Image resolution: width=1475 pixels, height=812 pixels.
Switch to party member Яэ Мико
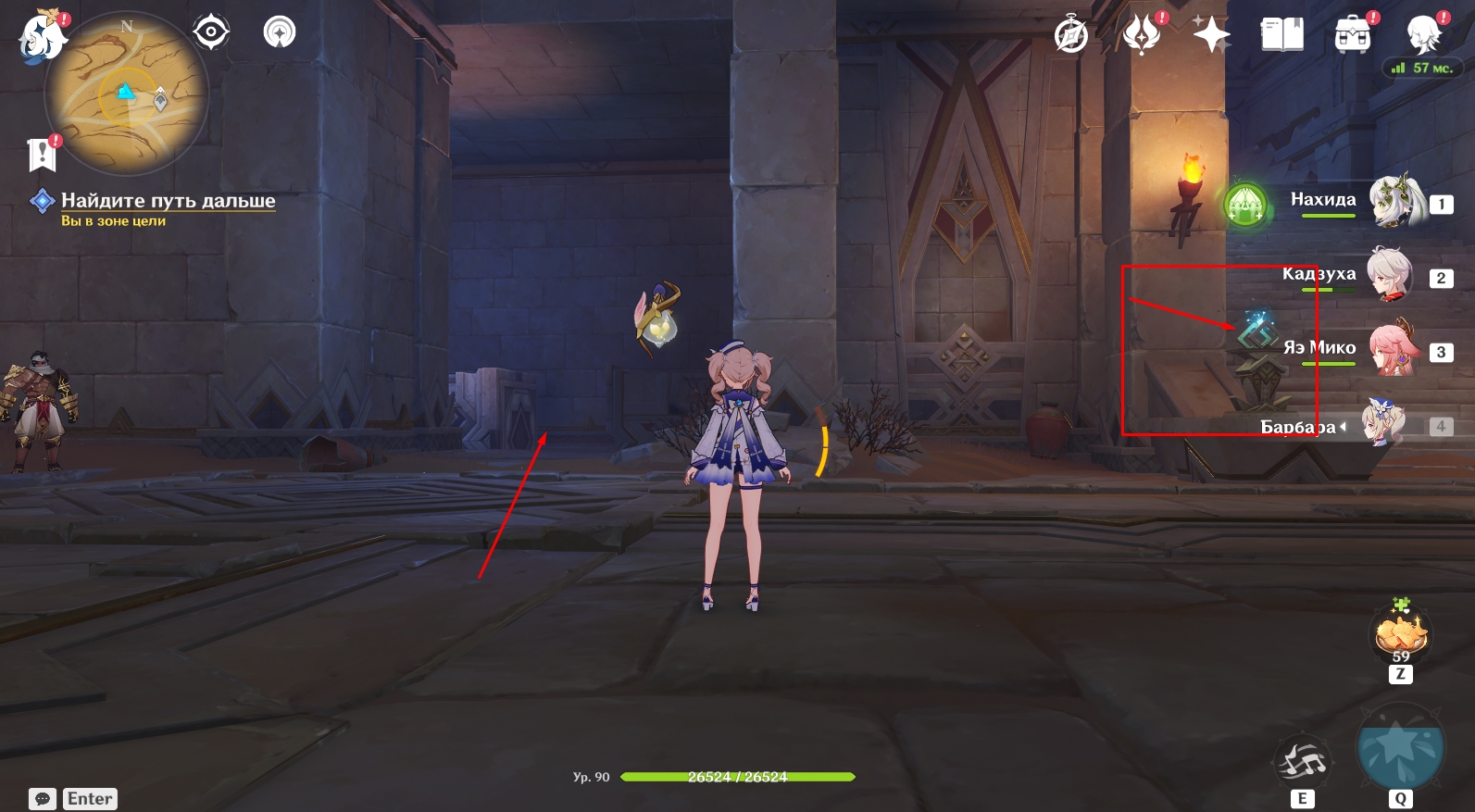(1393, 349)
